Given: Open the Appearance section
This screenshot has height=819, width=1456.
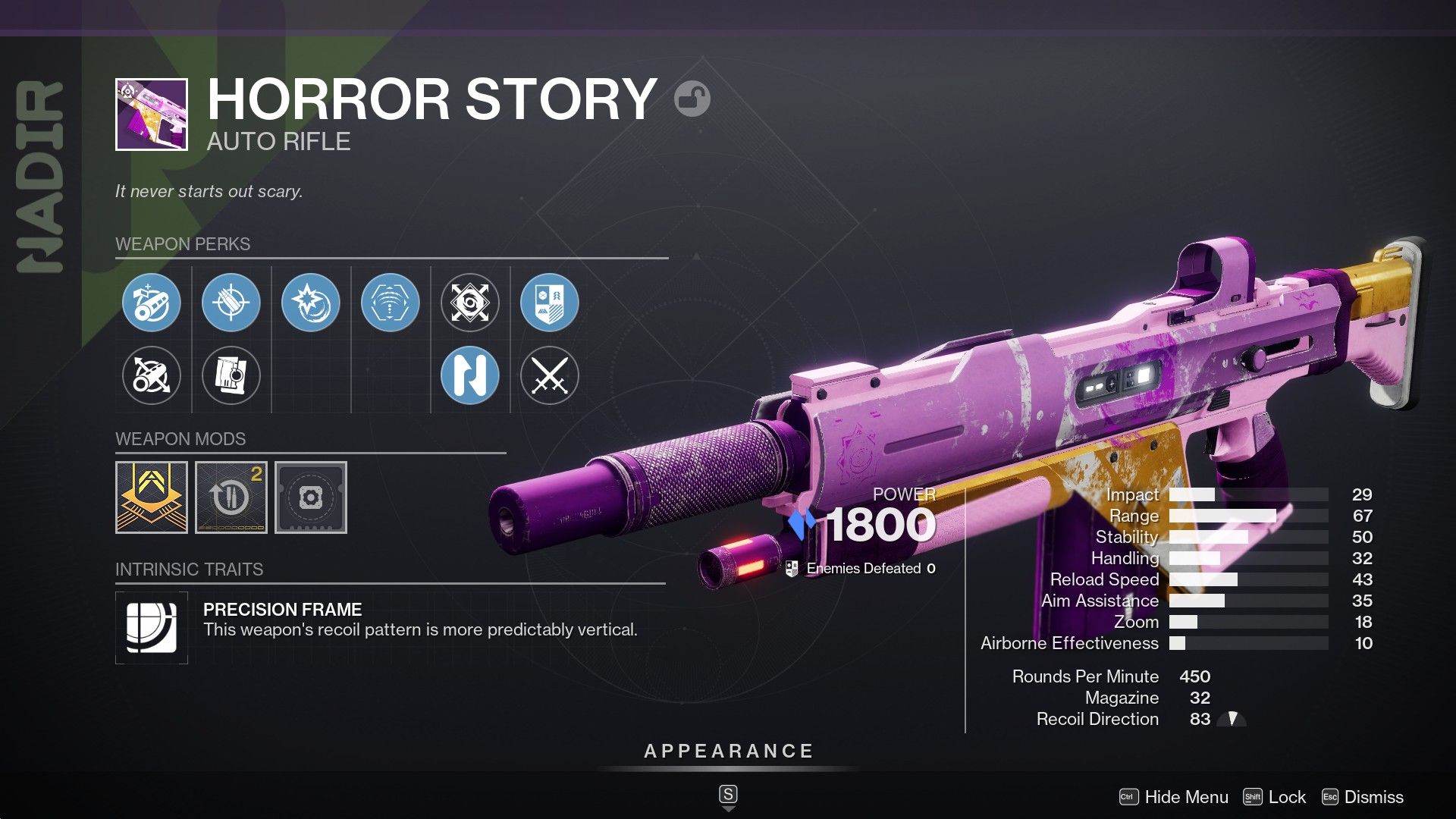Looking at the screenshot, I should 727,752.
